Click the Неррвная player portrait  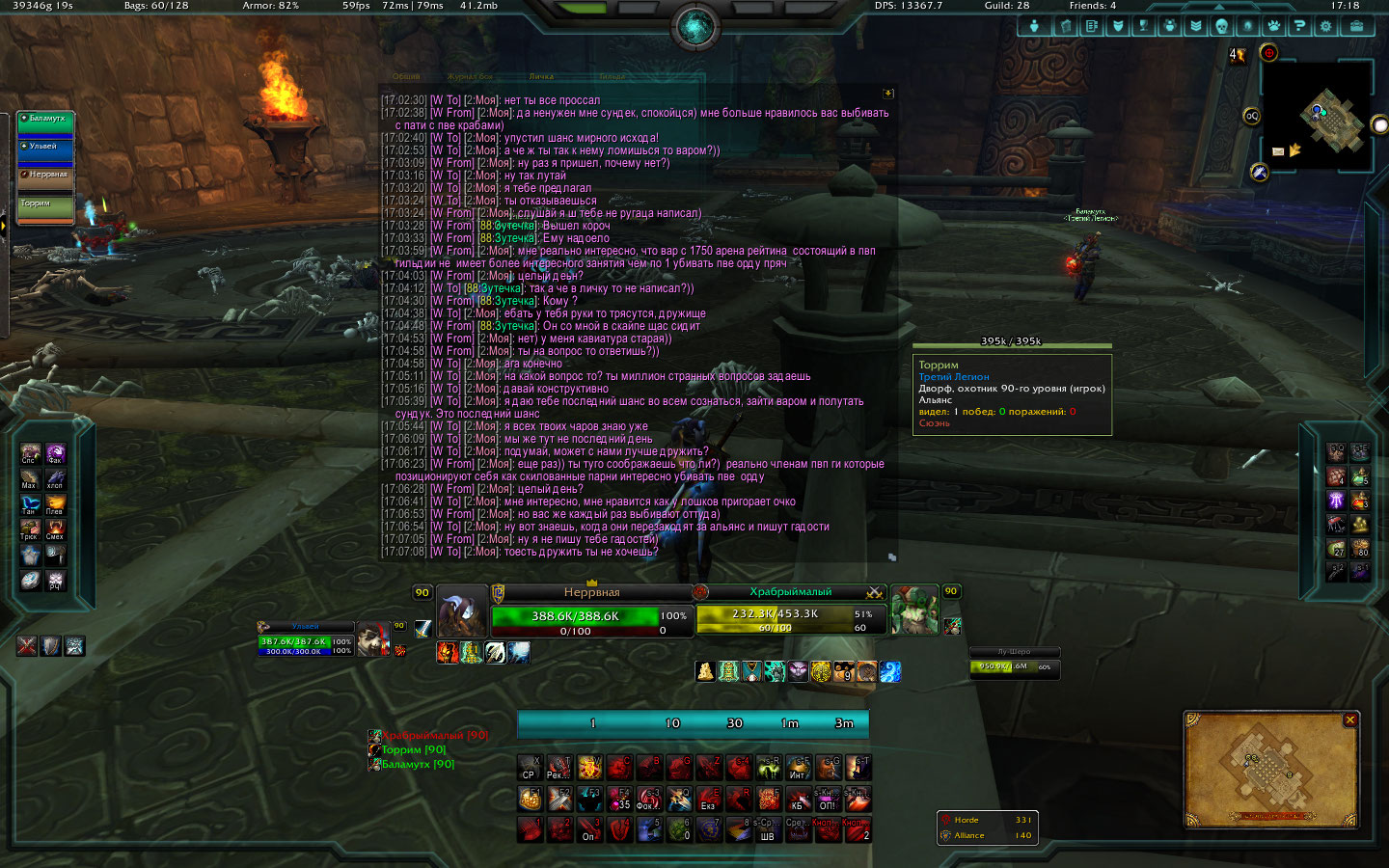[462, 611]
